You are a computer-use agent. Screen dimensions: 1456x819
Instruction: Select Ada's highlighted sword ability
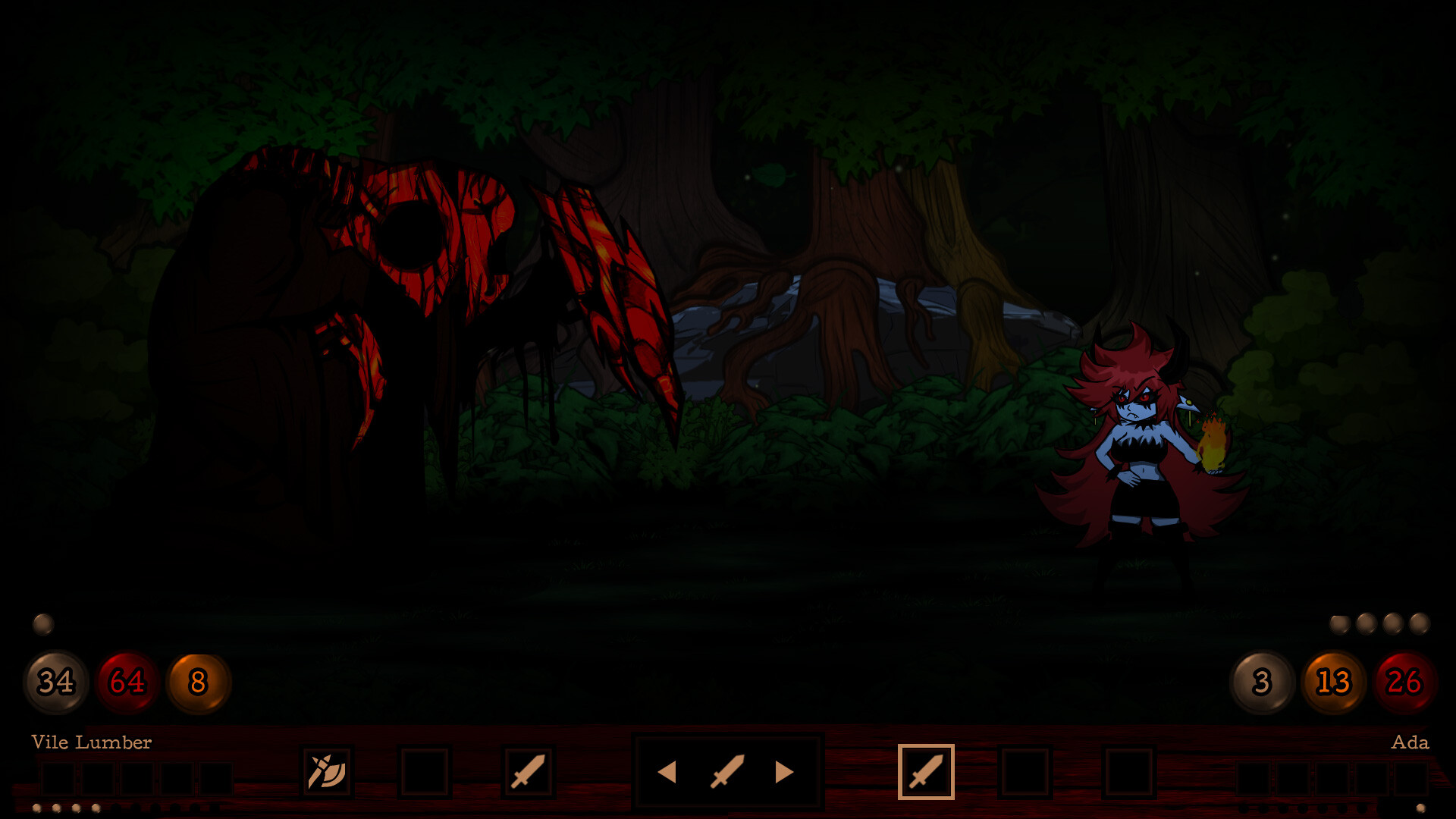pyautogui.click(x=926, y=773)
